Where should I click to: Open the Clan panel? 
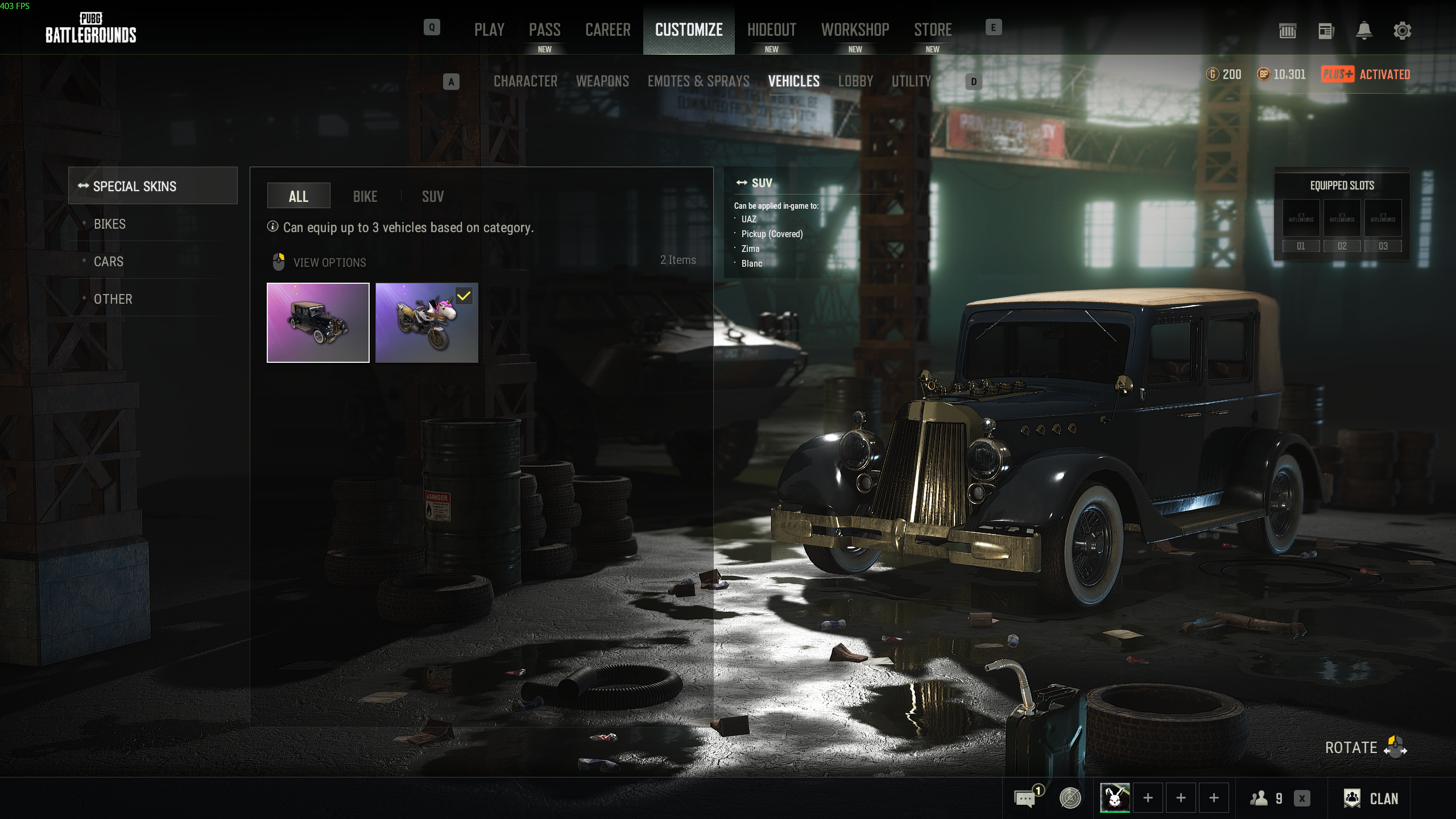[x=1371, y=799]
